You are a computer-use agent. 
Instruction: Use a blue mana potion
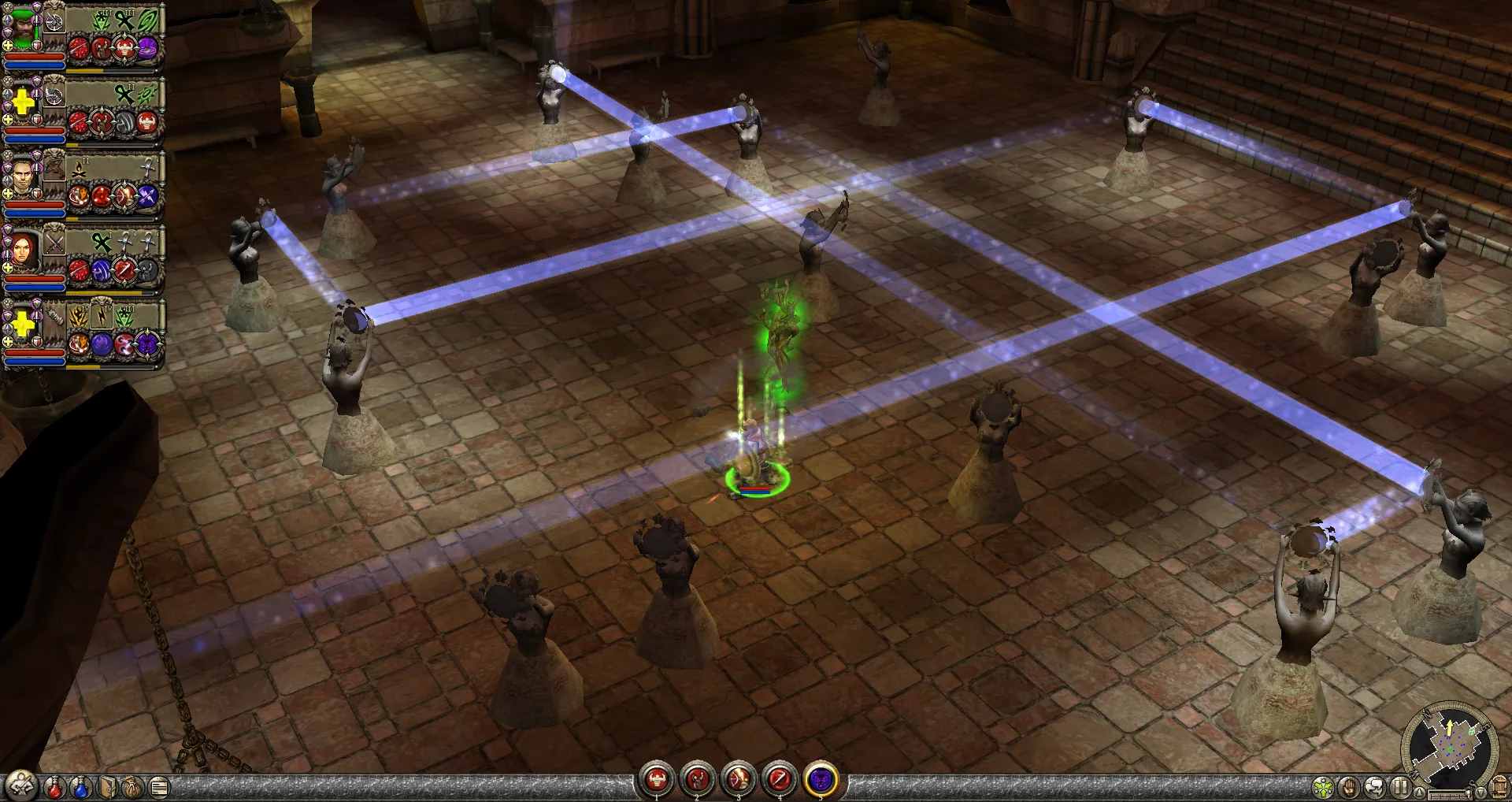[80, 787]
